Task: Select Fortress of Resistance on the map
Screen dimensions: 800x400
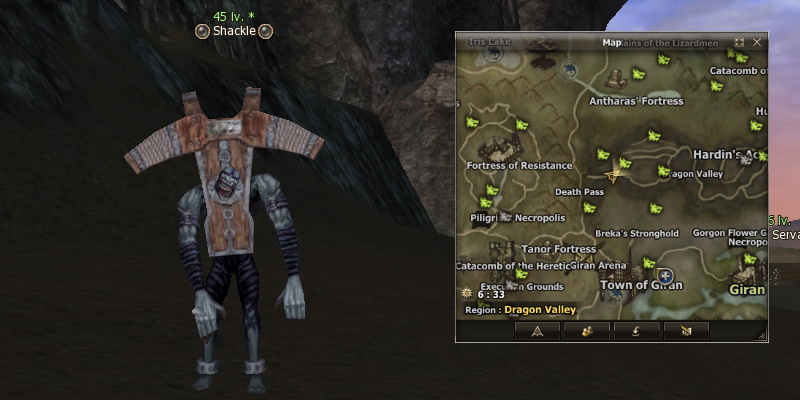Action: (x=519, y=165)
